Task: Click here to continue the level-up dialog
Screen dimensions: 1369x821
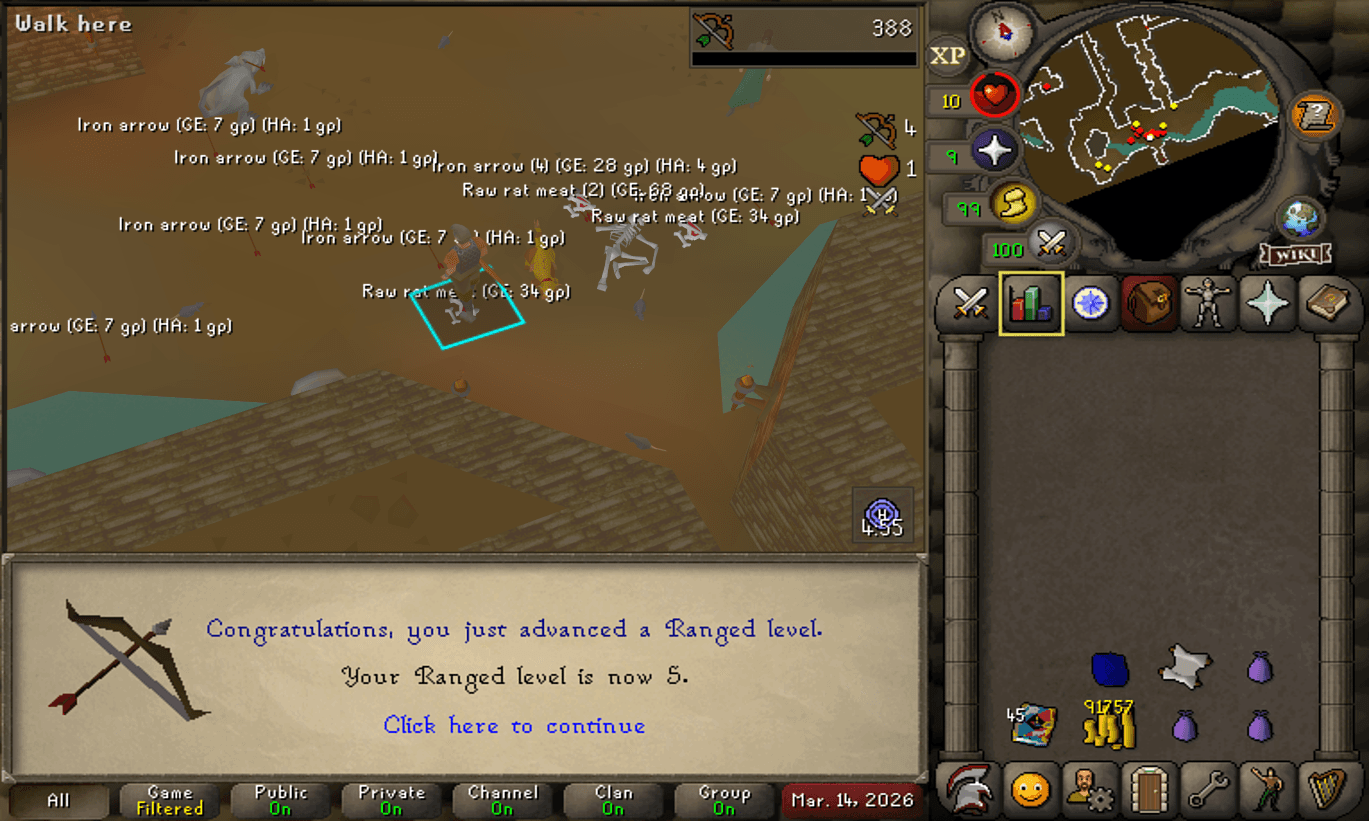Action: [x=513, y=726]
